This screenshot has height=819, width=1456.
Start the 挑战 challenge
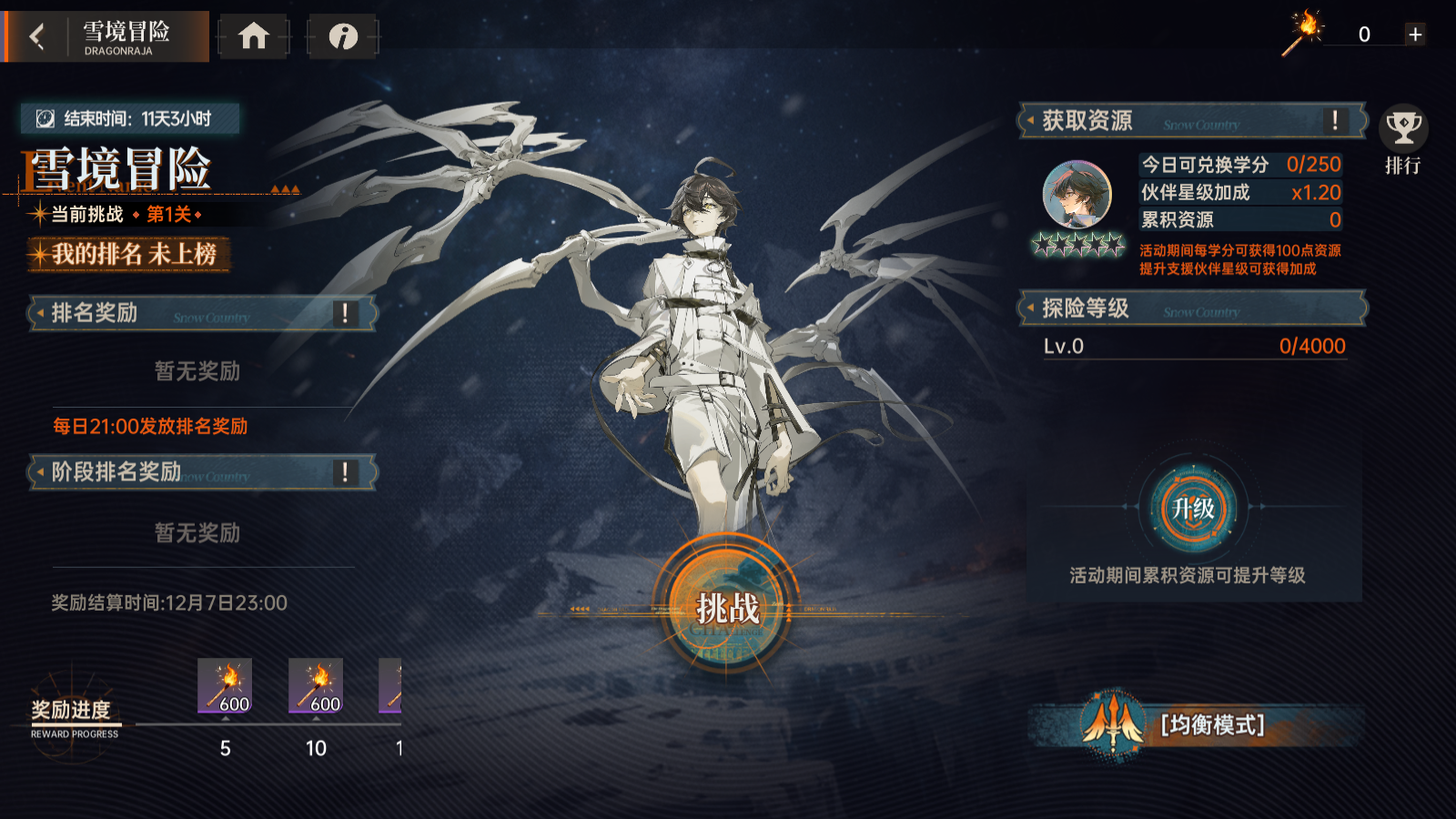click(727, 607)
